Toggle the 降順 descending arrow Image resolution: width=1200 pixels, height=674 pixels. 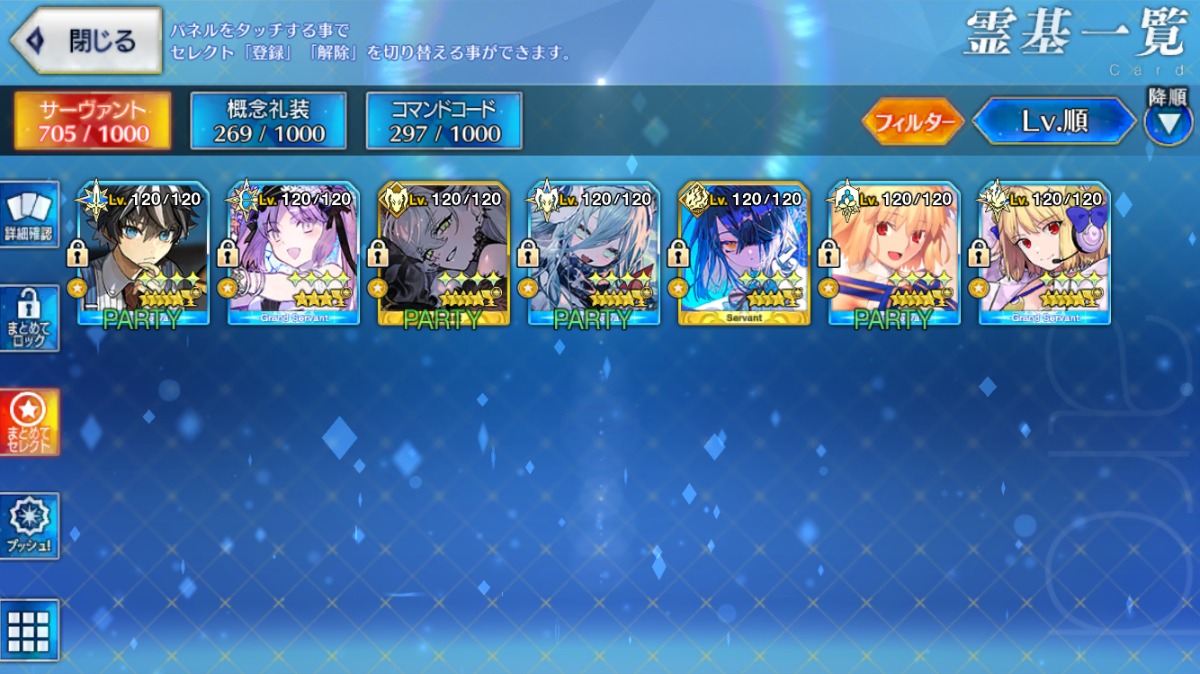[x=1167, y=122]
